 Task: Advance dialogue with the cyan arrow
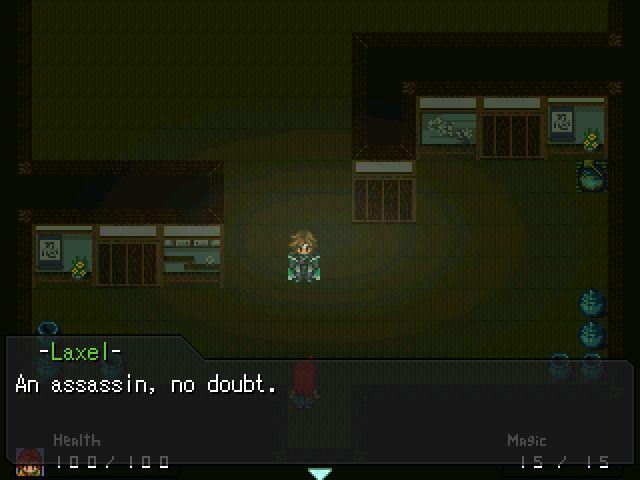319,473
